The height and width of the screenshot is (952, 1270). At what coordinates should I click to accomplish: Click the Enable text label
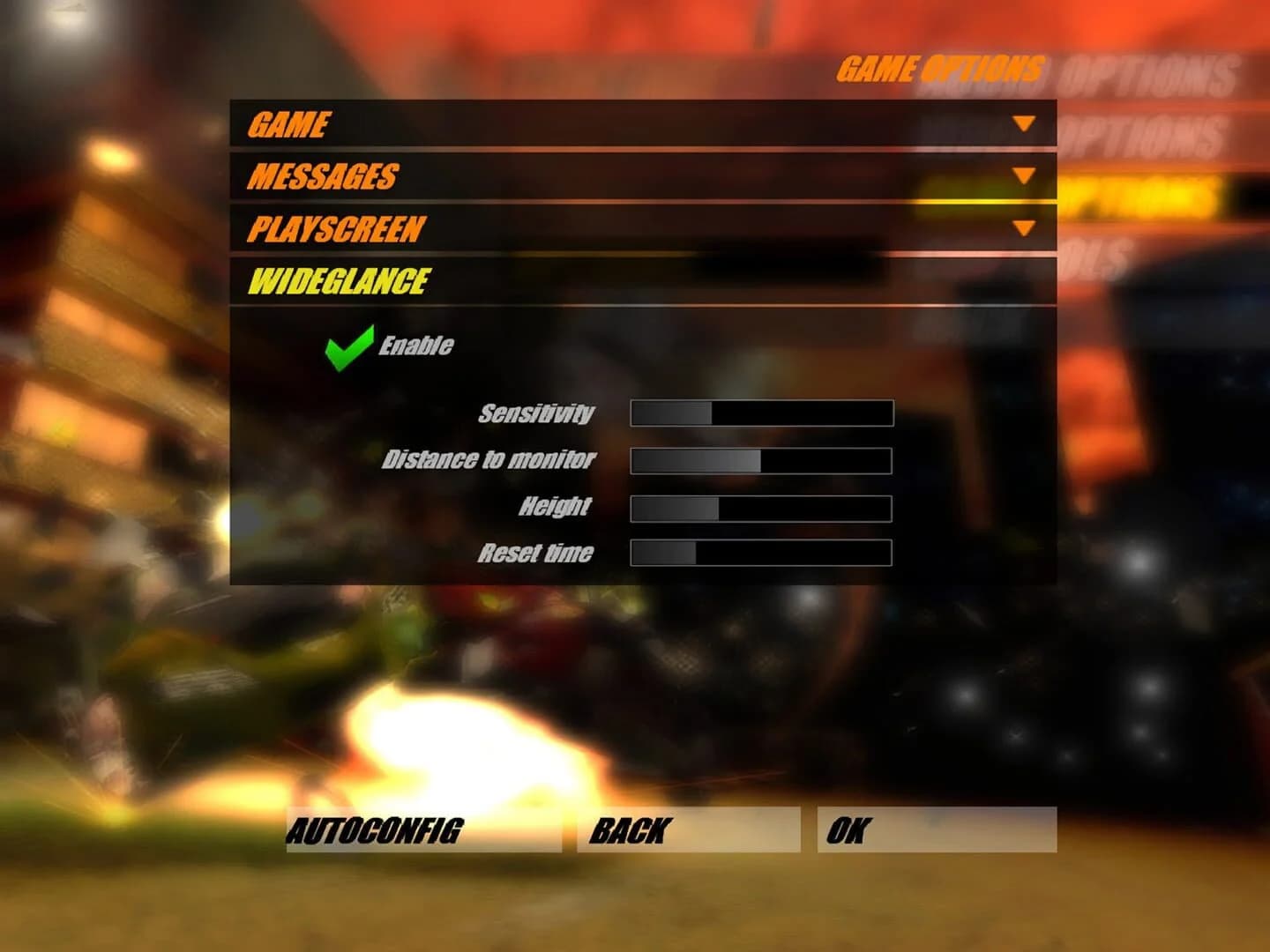[x=415, y=346]
